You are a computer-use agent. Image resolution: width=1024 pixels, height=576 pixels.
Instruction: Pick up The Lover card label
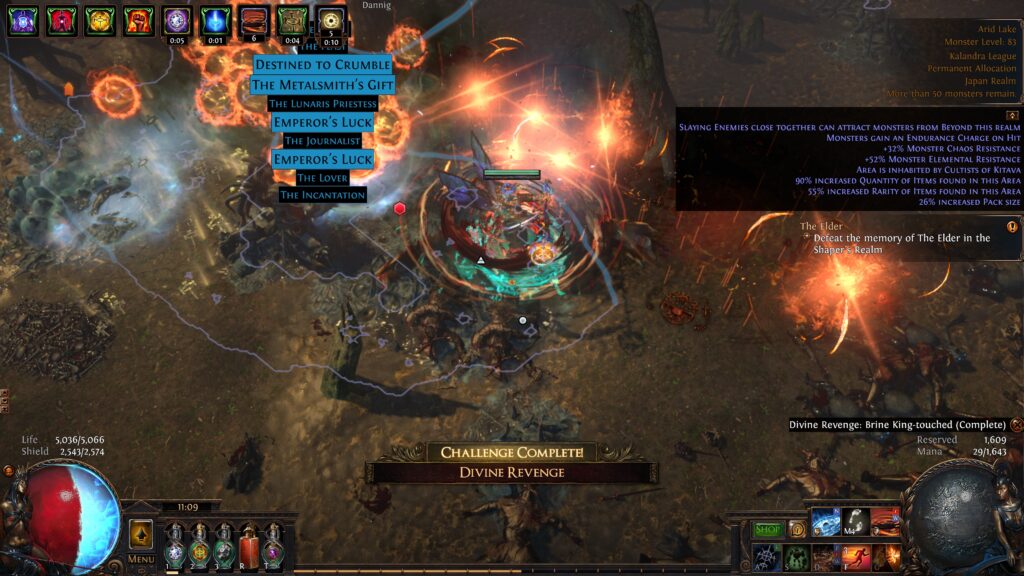(322, 177)
